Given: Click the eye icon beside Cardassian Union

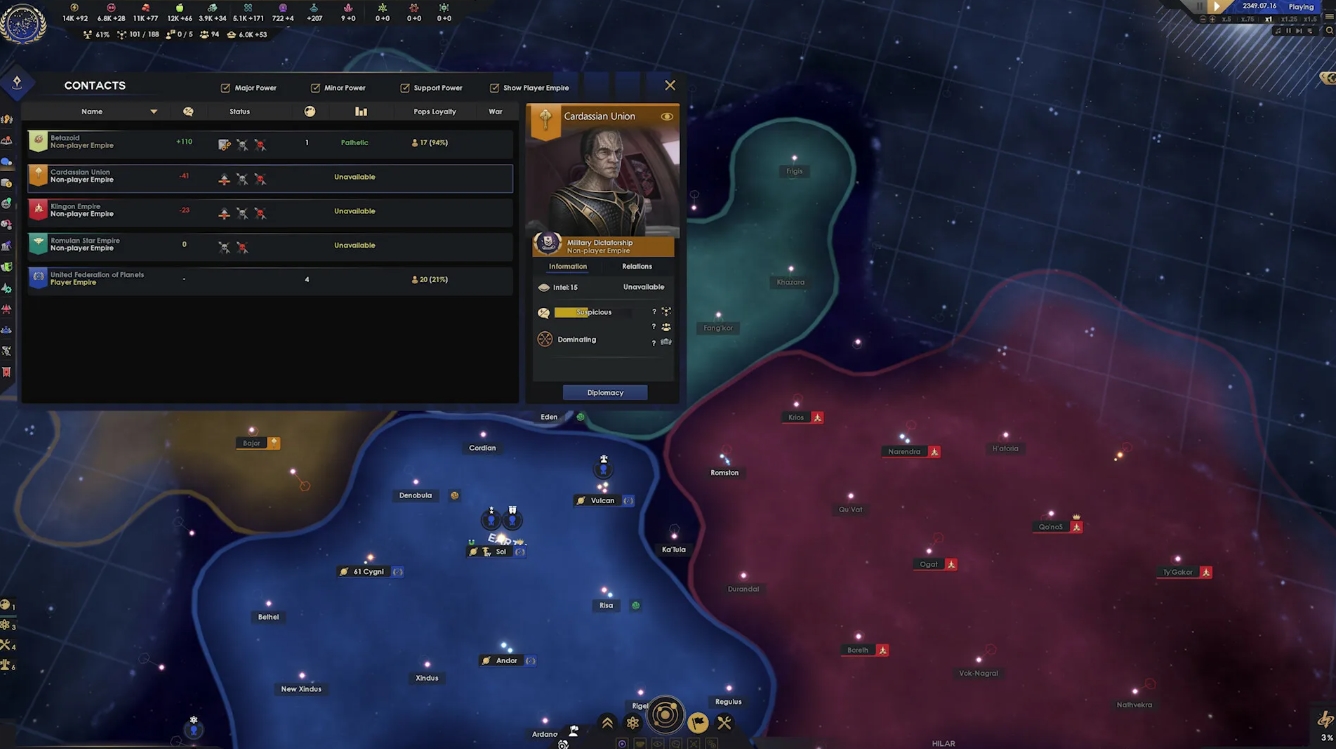Looking at the screenshot, I should pos(666,117).
